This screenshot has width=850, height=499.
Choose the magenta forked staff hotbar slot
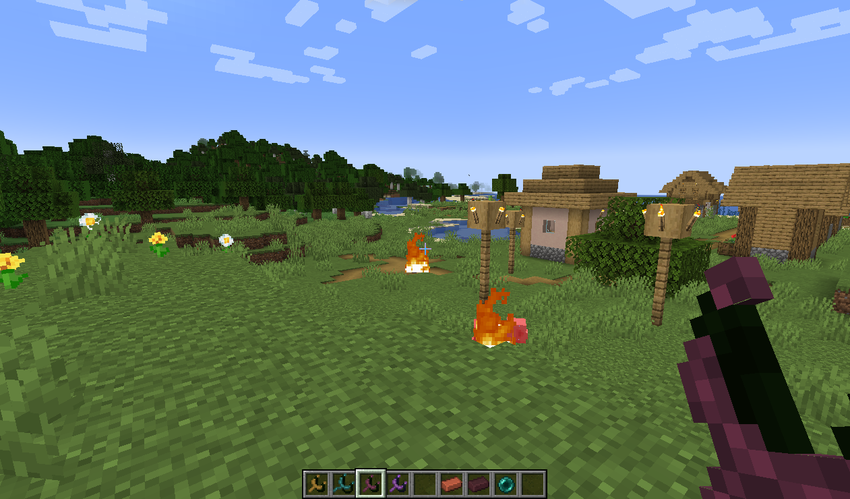(371, 484)
